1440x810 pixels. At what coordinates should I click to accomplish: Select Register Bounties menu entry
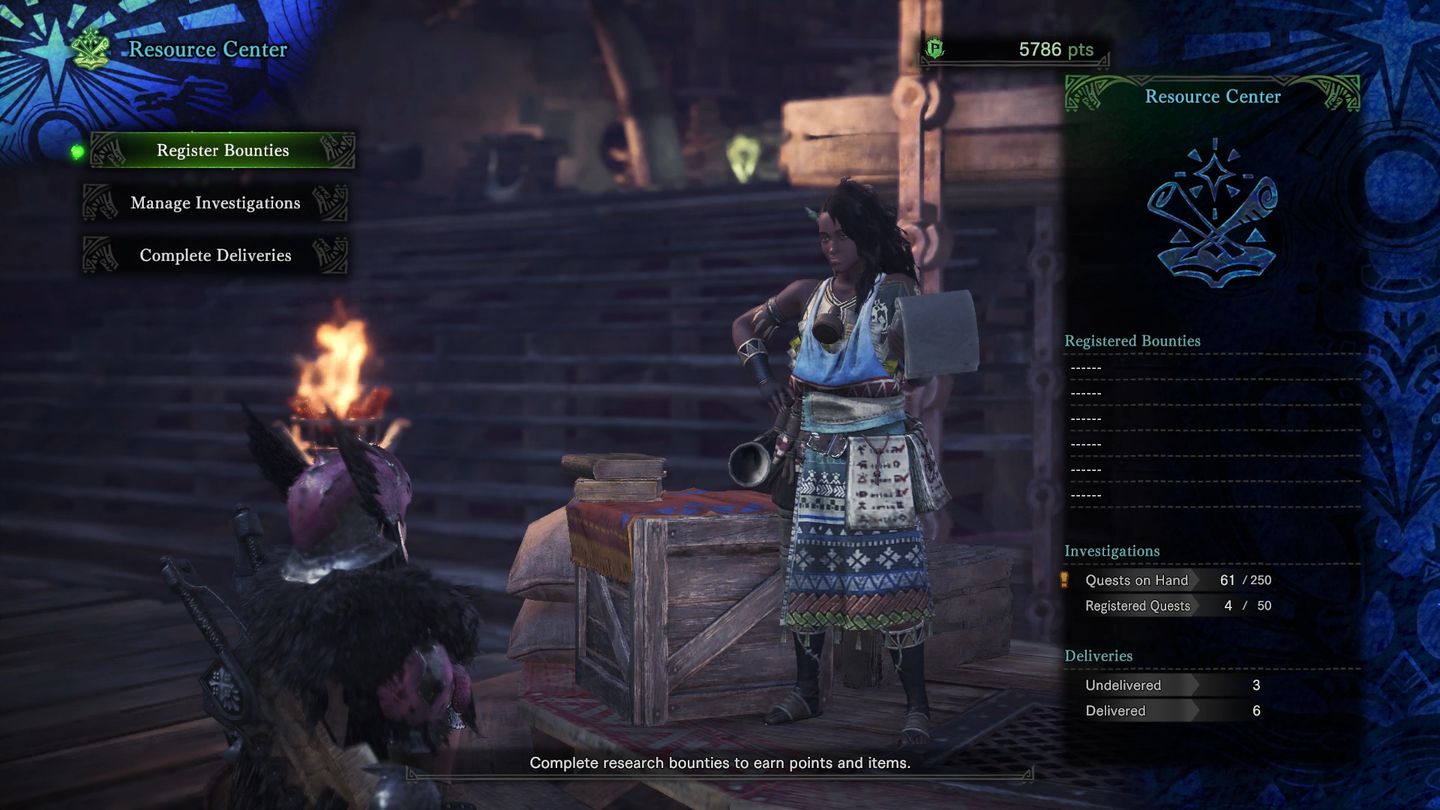tap(222, 151)
